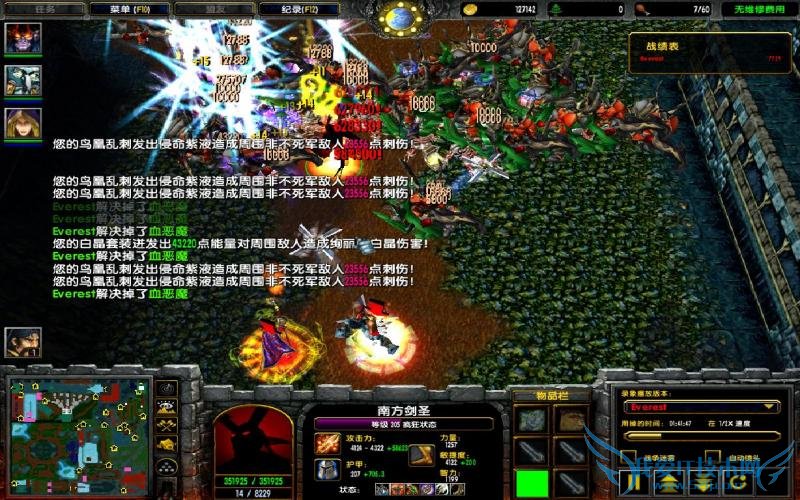Click the minimap signal ping button
The height and width of the screenshot is (500, 800).
[x=168, y=389]
